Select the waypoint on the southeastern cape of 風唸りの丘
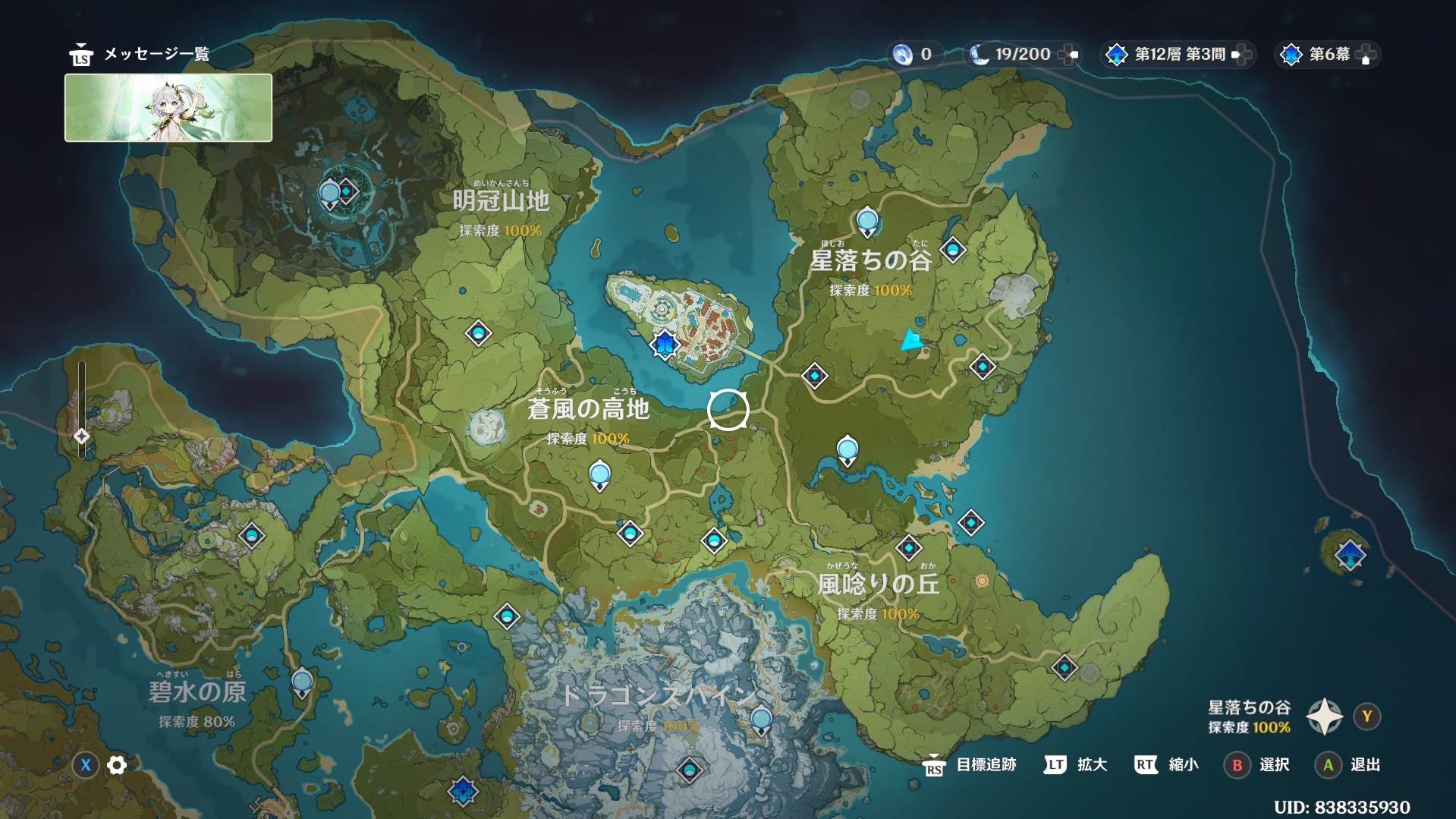This screenshot has height=819, width=1456. coord(1064,667)
